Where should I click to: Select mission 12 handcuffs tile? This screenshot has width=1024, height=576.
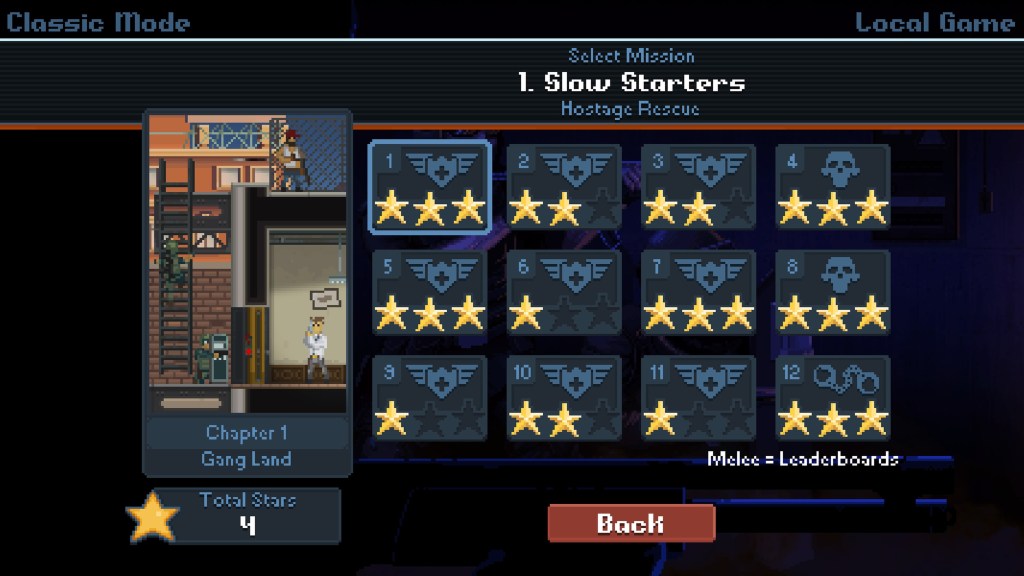click(833, 397)
